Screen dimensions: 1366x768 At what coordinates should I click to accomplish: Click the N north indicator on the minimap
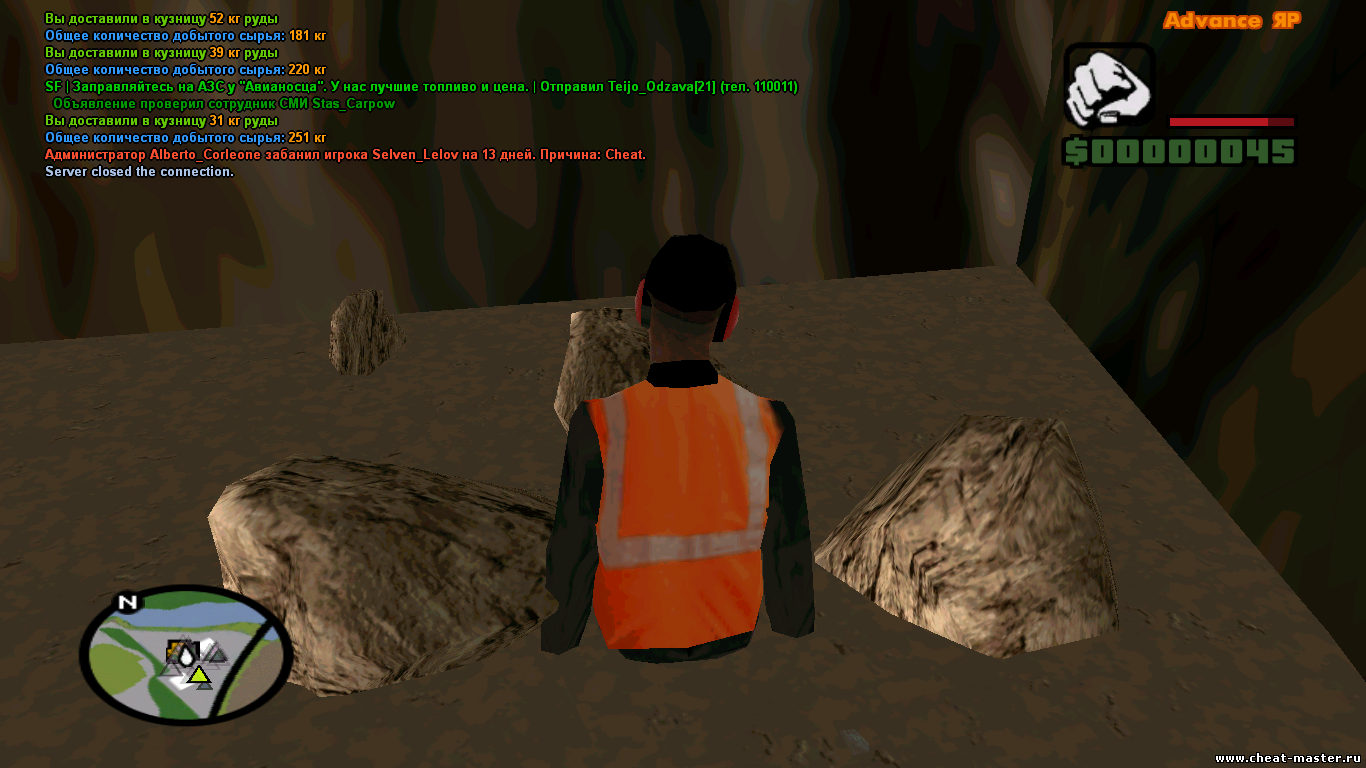(x=127, y=602)
